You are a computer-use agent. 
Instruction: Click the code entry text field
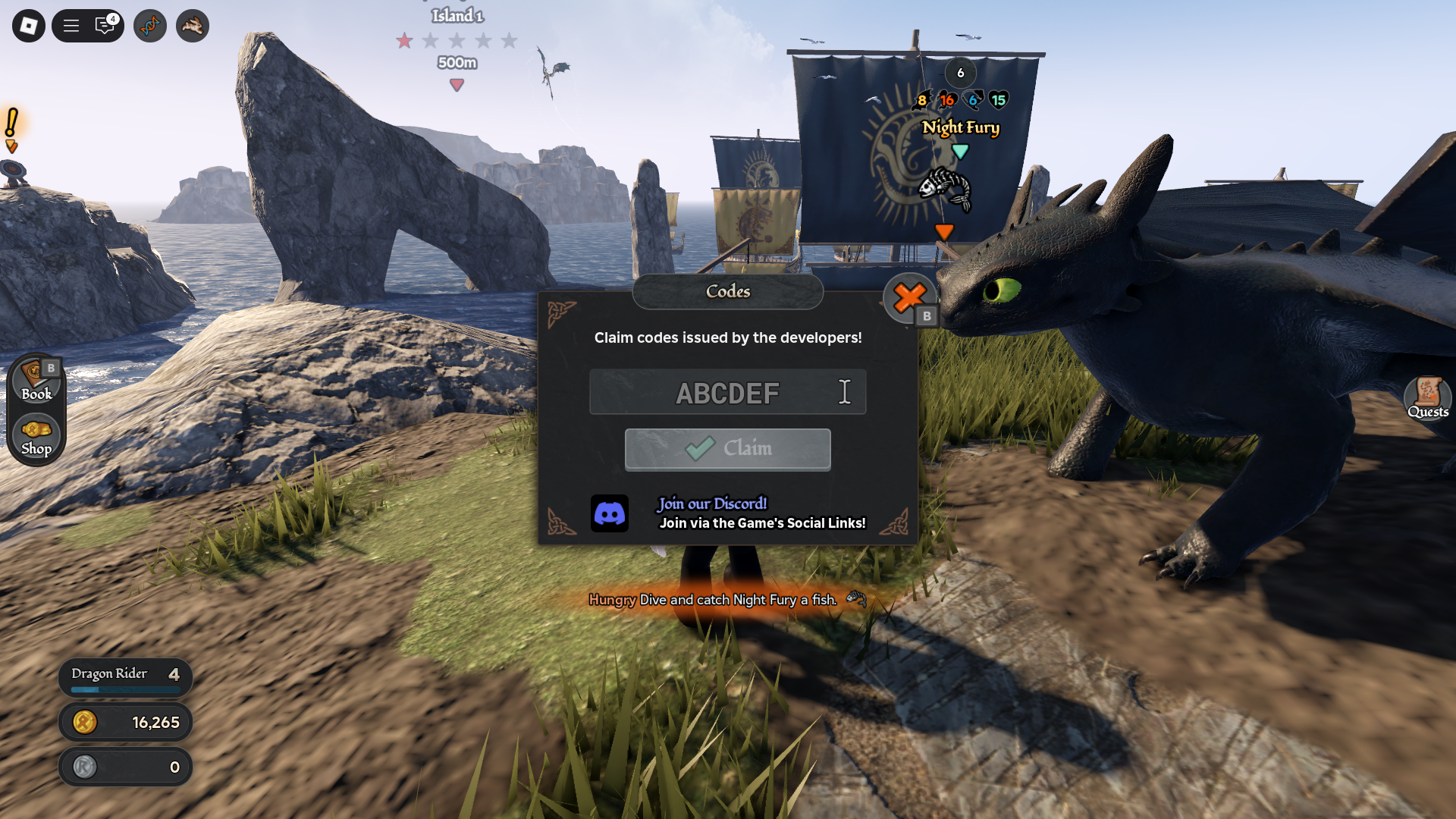pyautogui.click(x=726, y=392)
